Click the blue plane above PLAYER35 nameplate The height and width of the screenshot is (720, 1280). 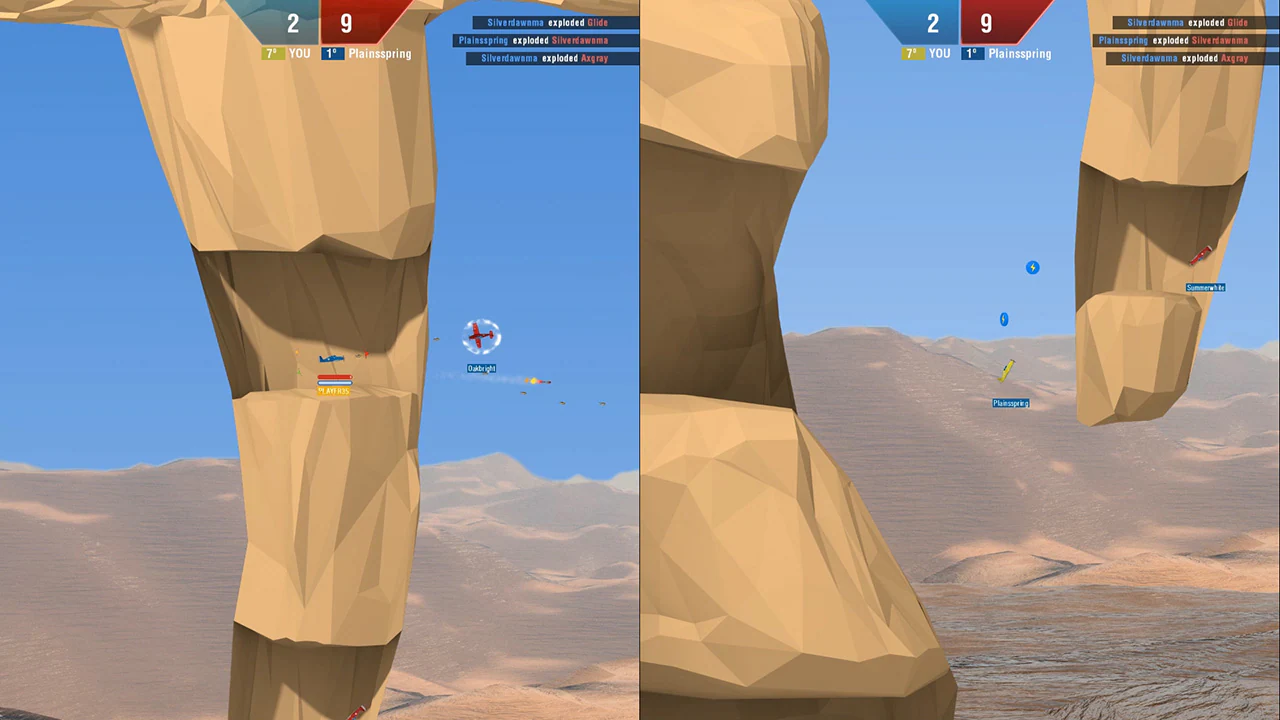(332, 358)
